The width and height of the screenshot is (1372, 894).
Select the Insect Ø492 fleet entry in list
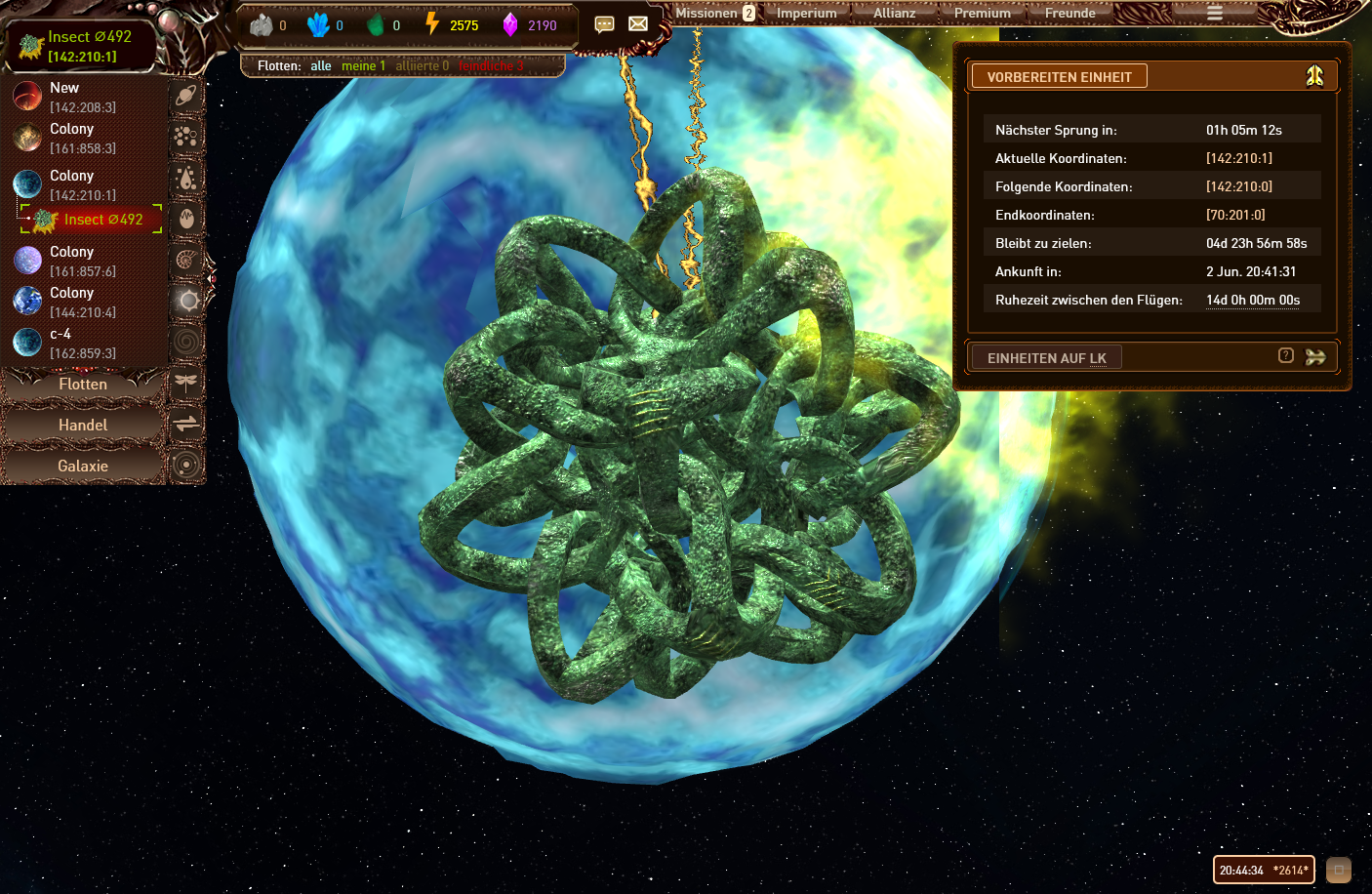tap(102, 220)
